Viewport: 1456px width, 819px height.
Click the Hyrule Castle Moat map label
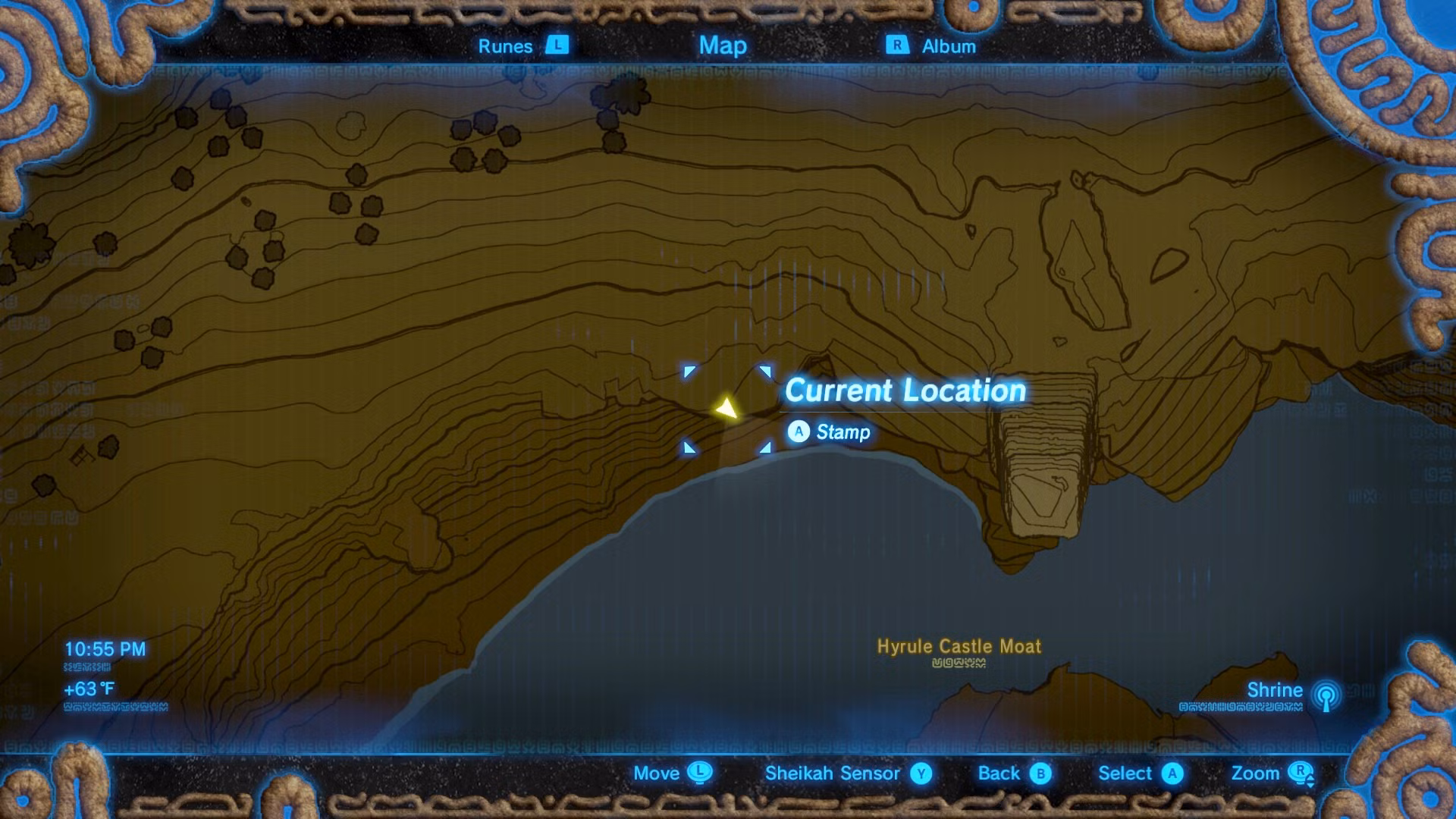point(960,648)
